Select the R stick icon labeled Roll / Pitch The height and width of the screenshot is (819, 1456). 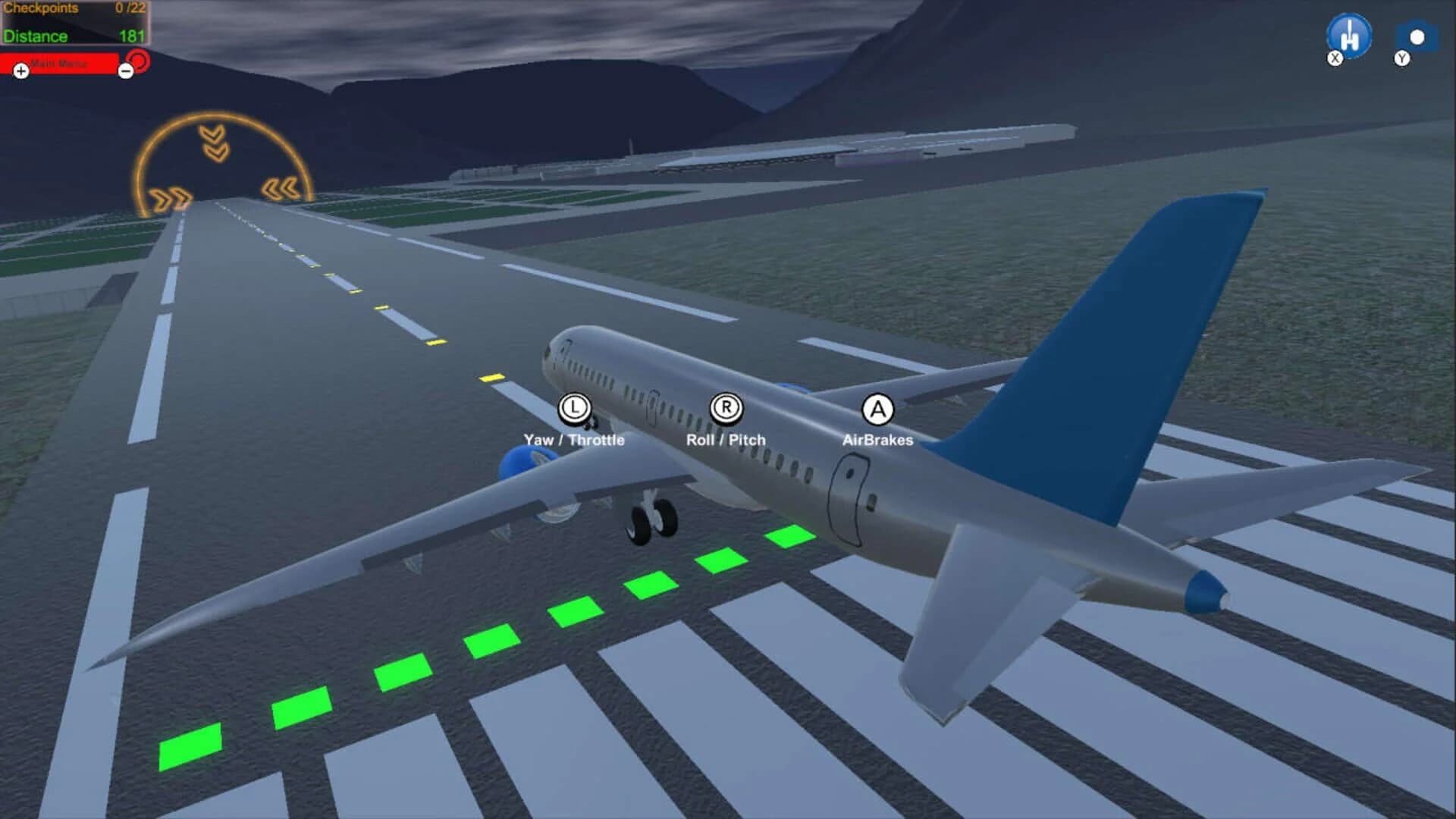tap(726, 408)
